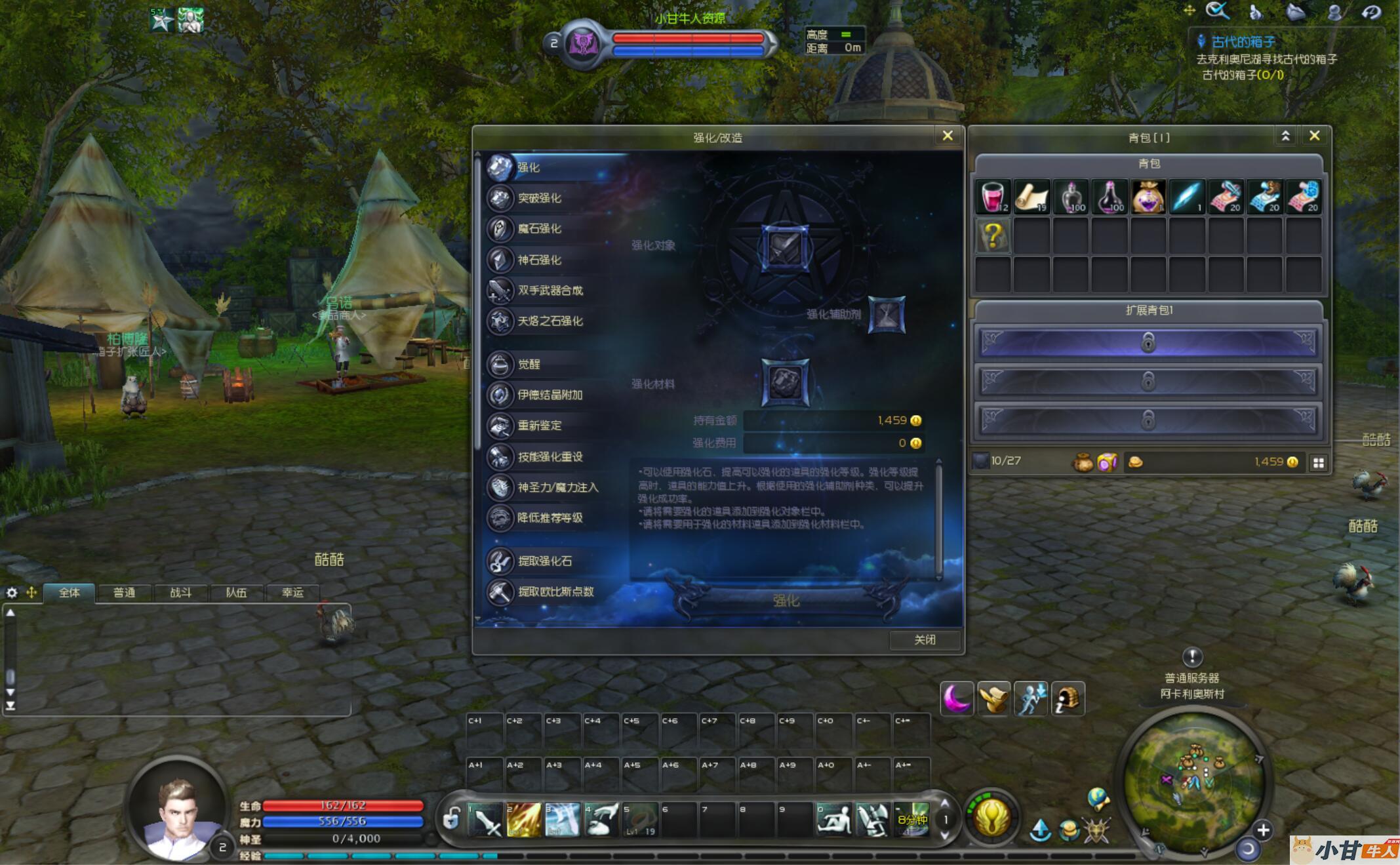Screen dimensions: 1400x865
Task: Click the large 强化 confirm button
Action: coord(786,600)
